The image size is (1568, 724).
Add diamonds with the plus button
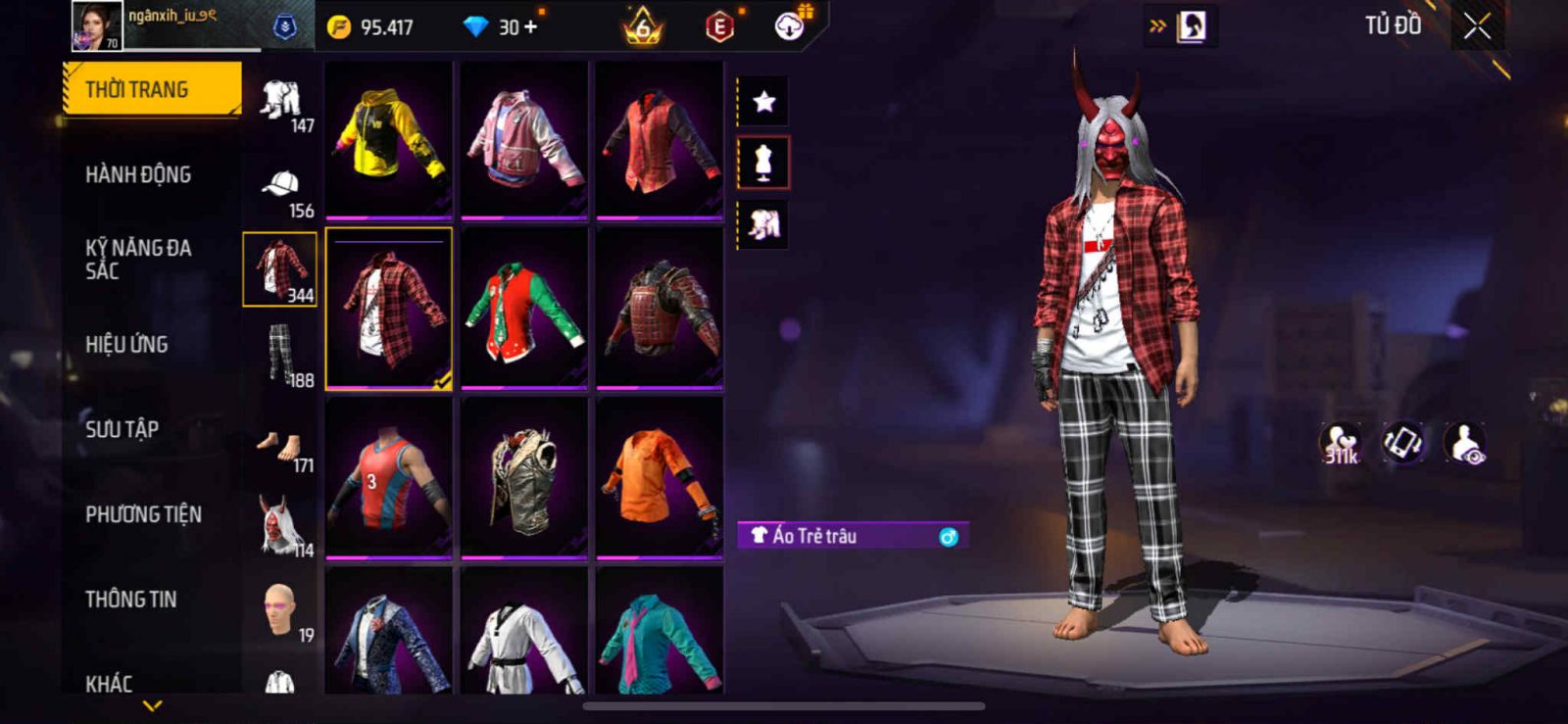coord(531,26)
